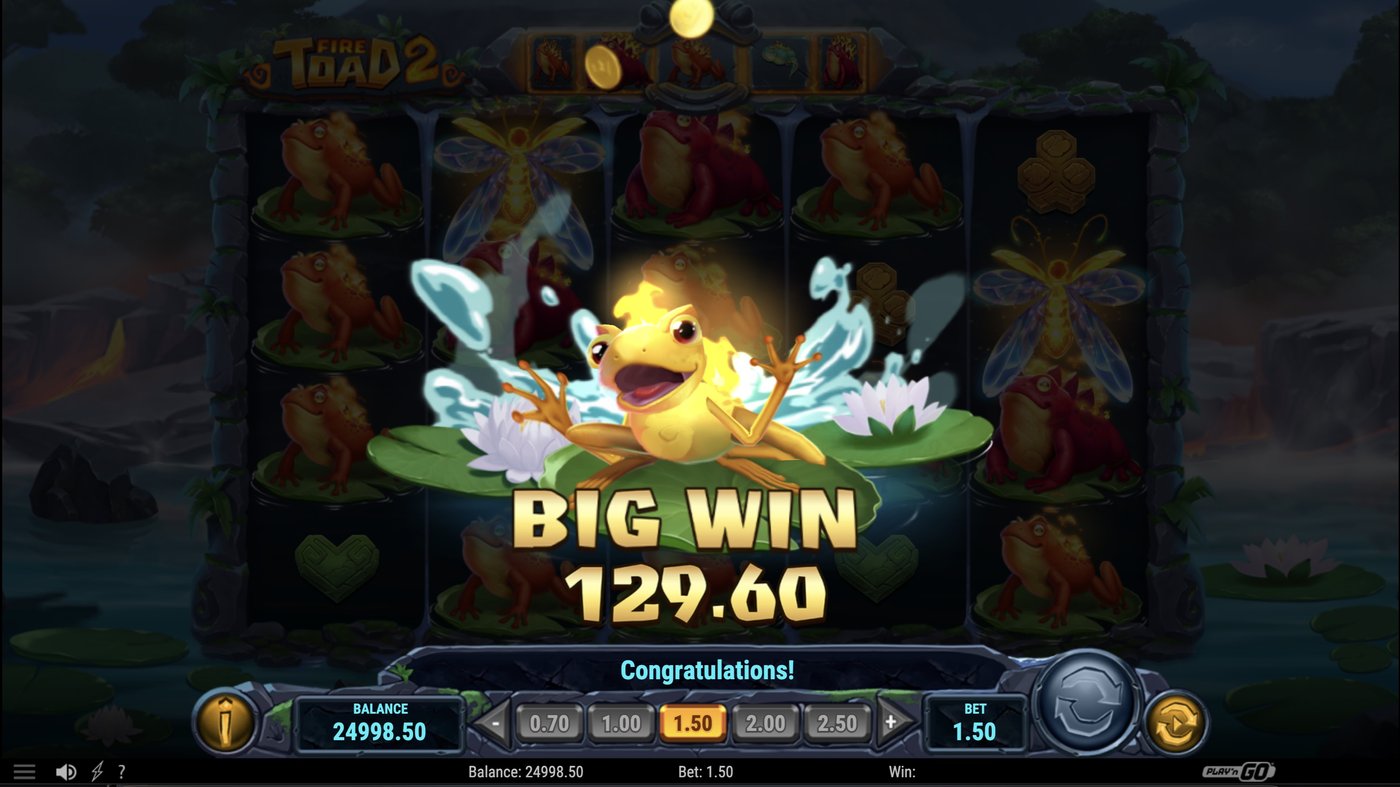Click the Play'n GO logo in status bar
This screenshot has height=787, width=1400.
(1240, 771)
